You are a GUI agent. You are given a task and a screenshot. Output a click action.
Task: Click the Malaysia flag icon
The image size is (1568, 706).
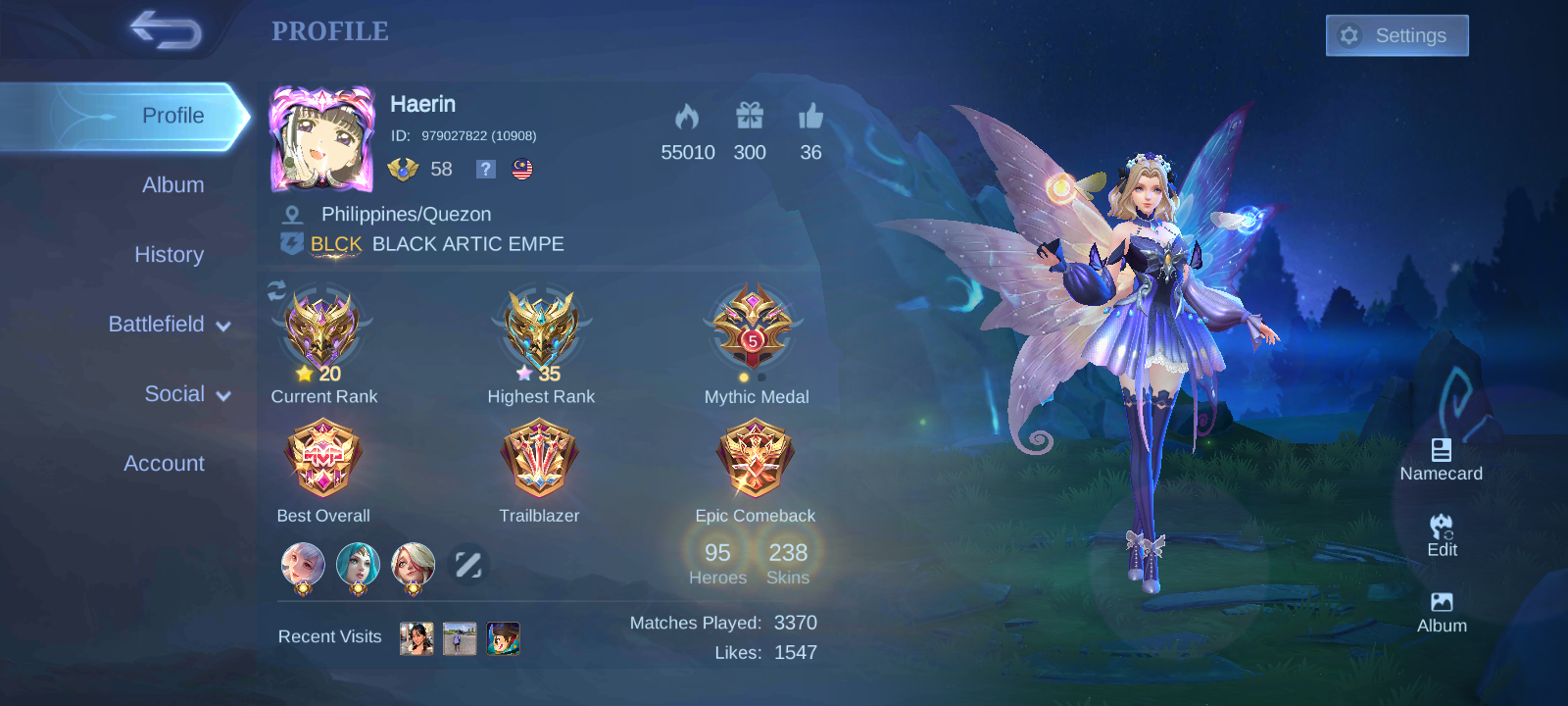pyautogui.click(x=520, y=169)
